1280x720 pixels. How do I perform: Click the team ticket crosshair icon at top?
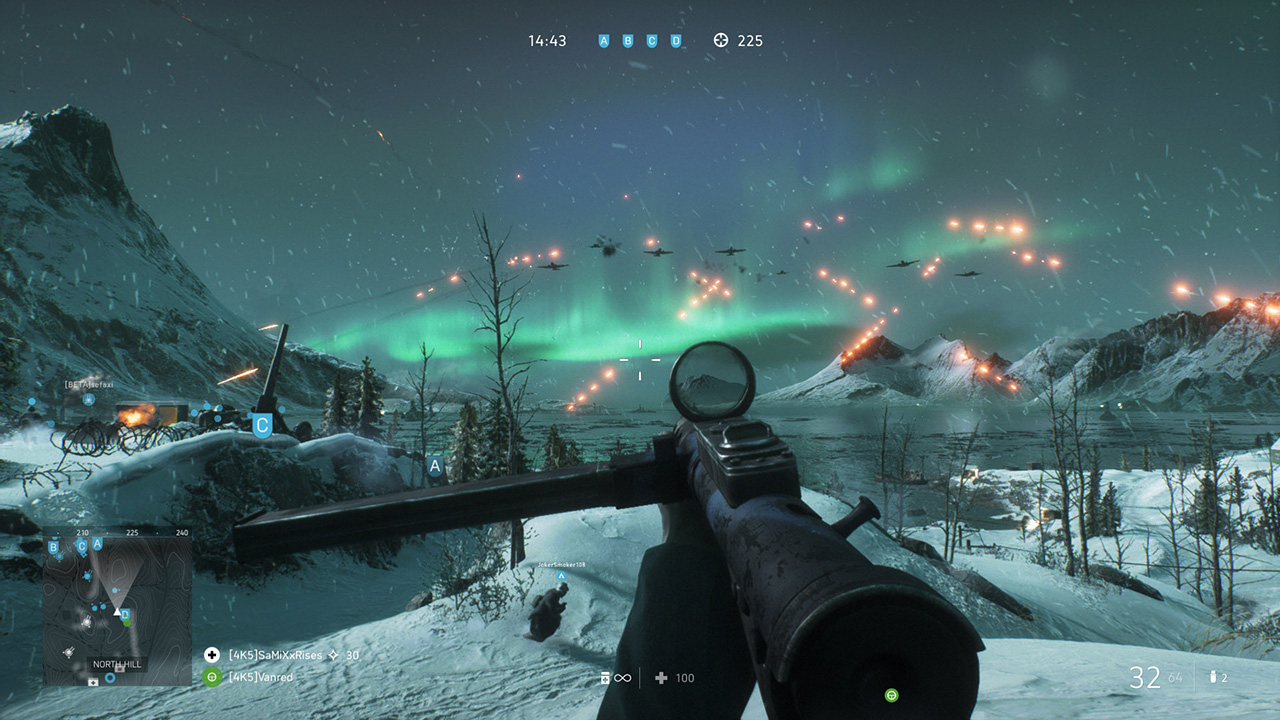pos(719,40)
